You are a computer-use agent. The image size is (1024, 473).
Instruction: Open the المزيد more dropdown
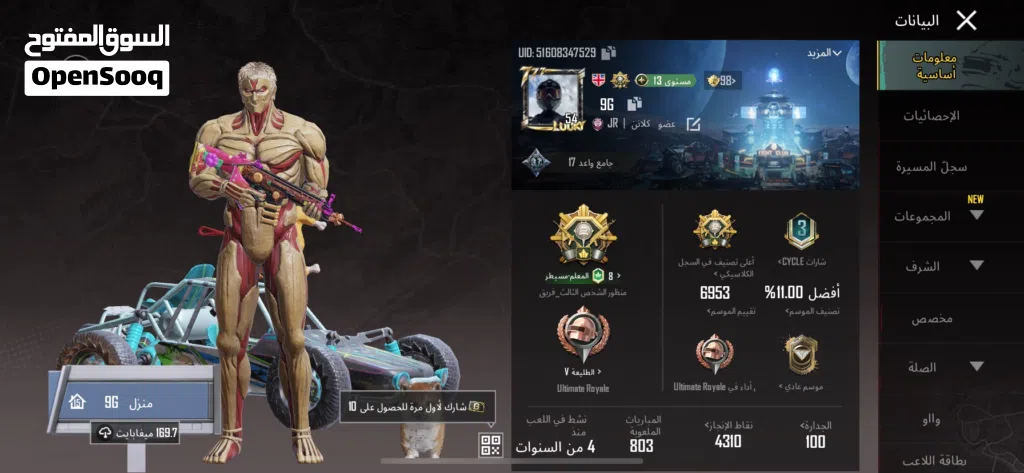tap(824, 53)
